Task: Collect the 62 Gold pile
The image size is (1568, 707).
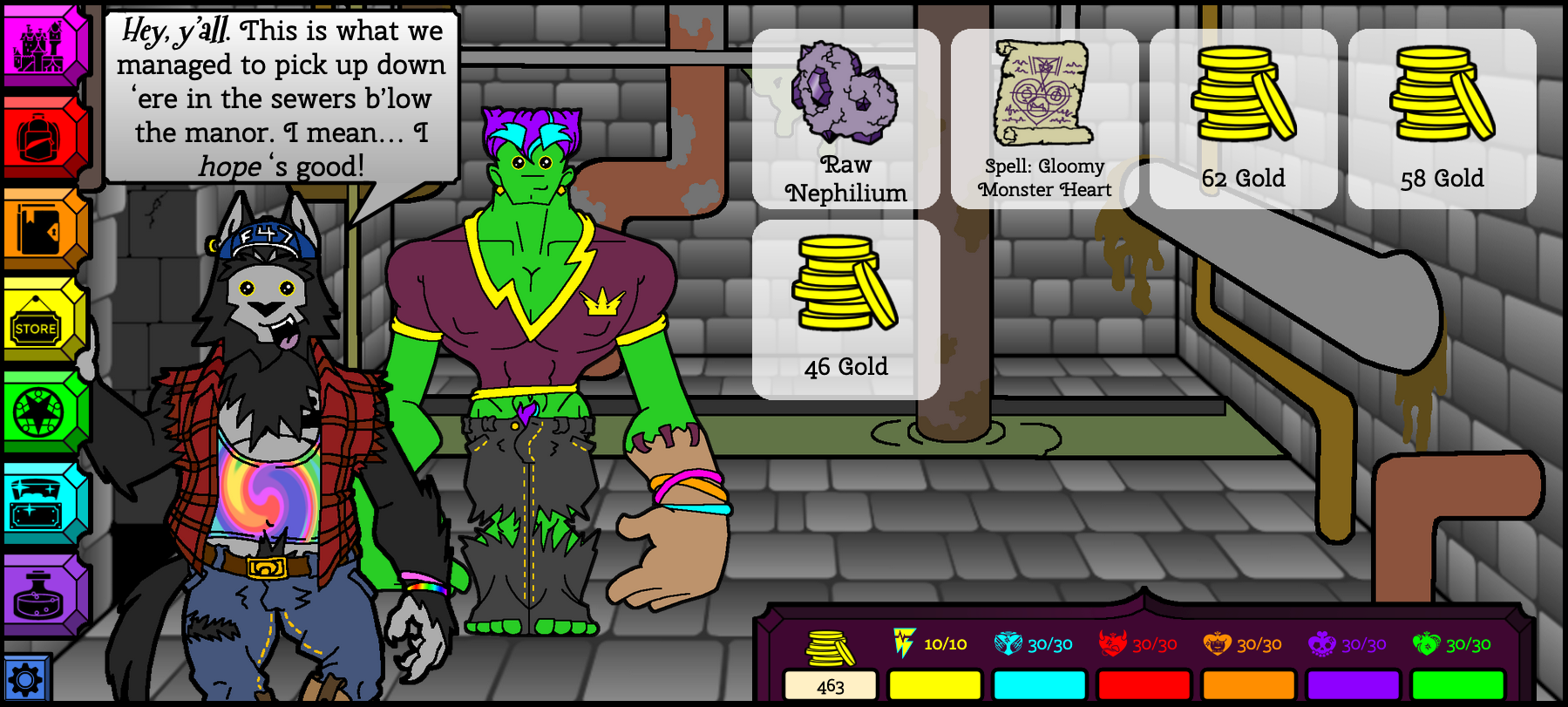Action: [x=1243, y=118]
